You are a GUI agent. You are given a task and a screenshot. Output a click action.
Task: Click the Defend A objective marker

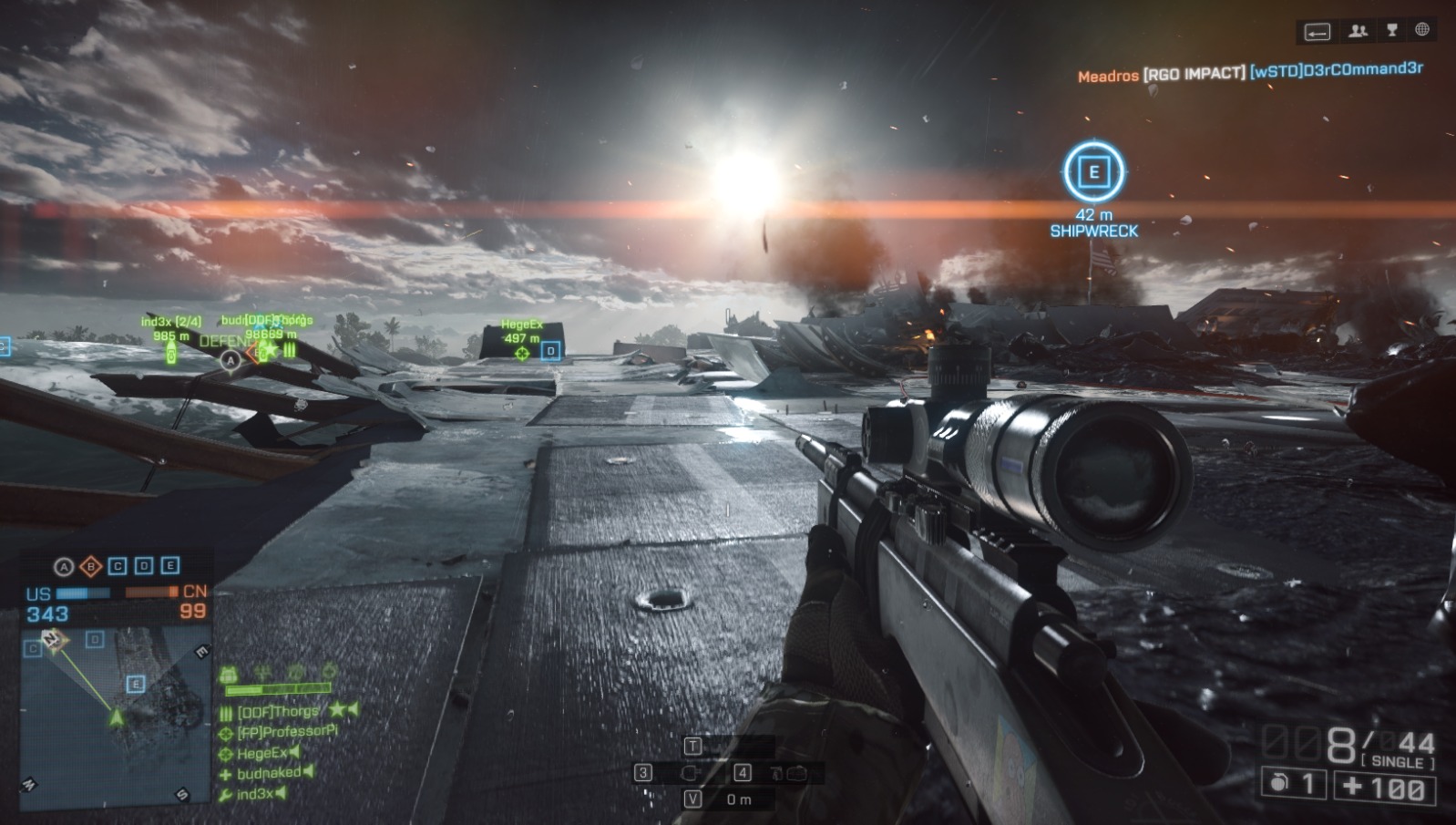pyautogui.click(x=231, y=360)
